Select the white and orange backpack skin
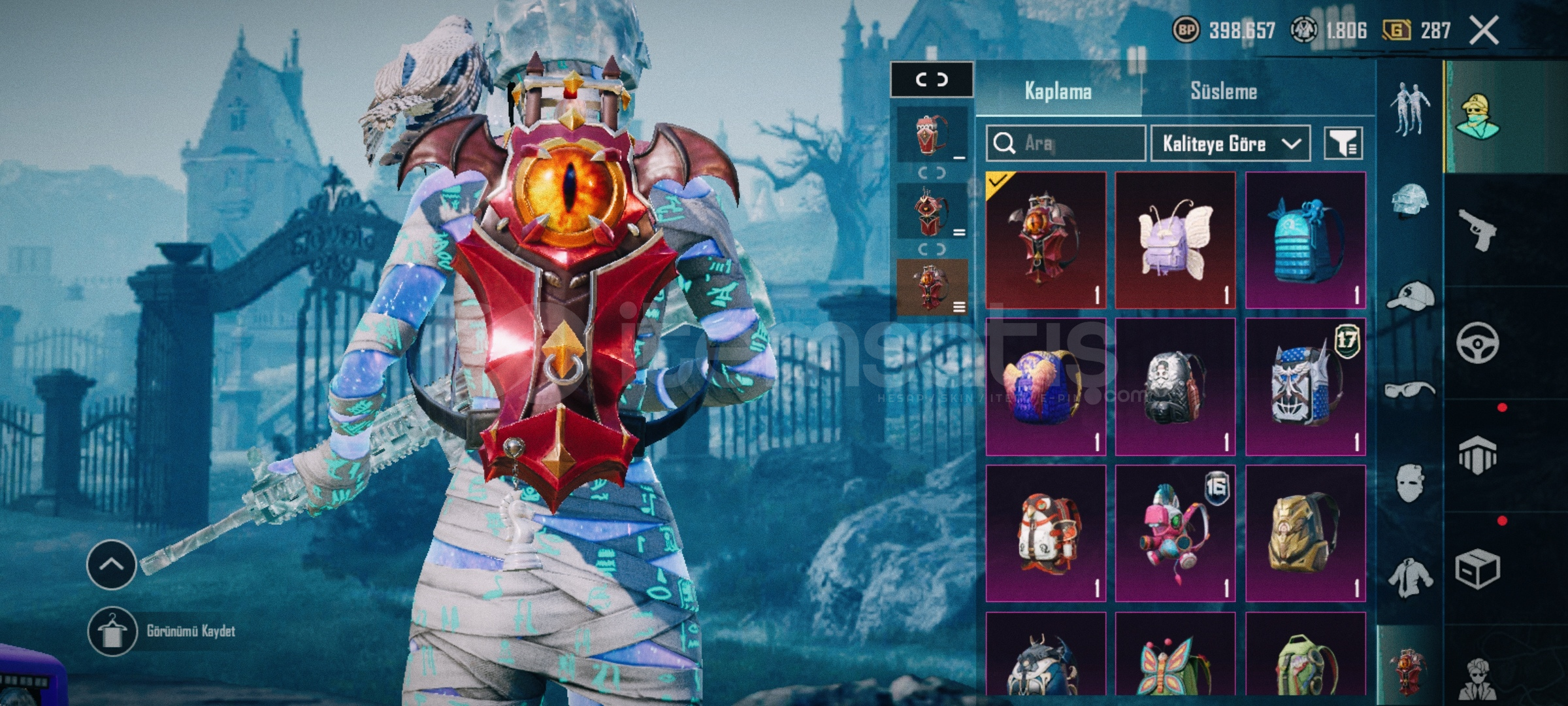Image resolution: width=1568 pixels, height=706 pixels. tap(1045, 533)
